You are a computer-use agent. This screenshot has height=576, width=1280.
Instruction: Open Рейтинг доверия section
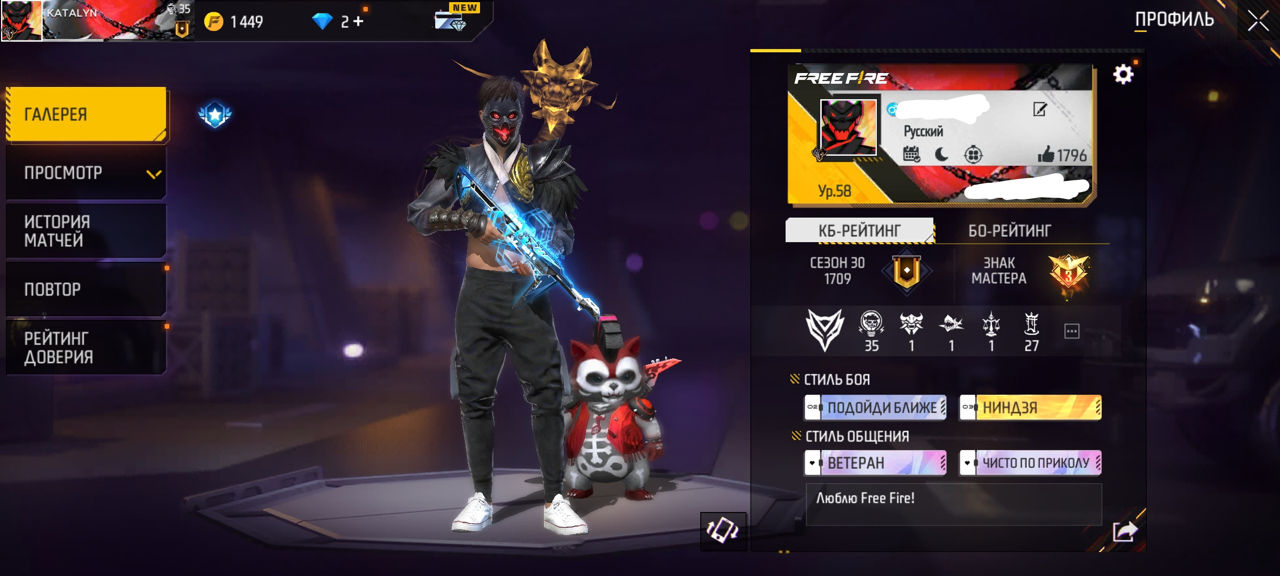(86, 347)
